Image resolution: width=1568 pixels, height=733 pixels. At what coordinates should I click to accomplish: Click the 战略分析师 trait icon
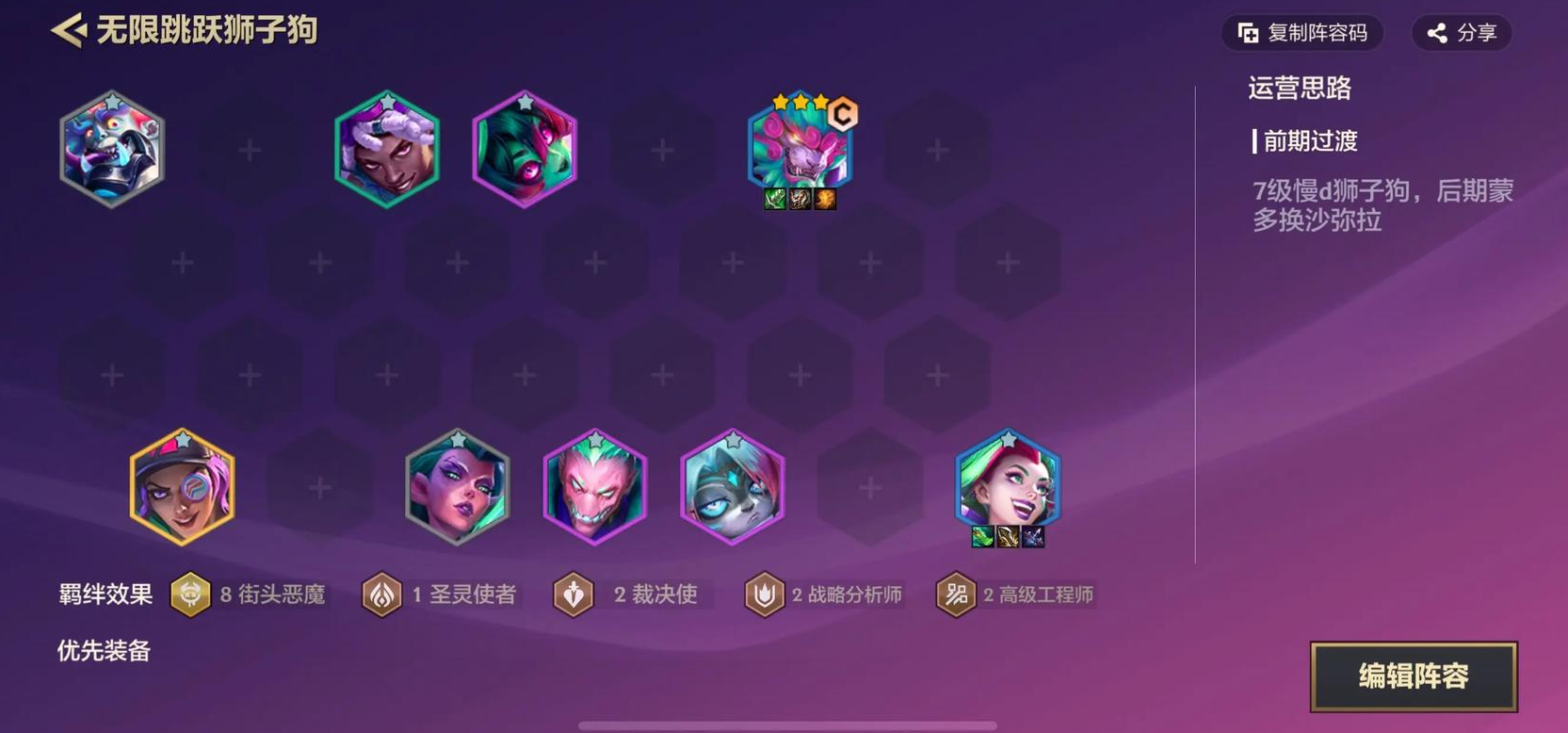pos(767,594)
